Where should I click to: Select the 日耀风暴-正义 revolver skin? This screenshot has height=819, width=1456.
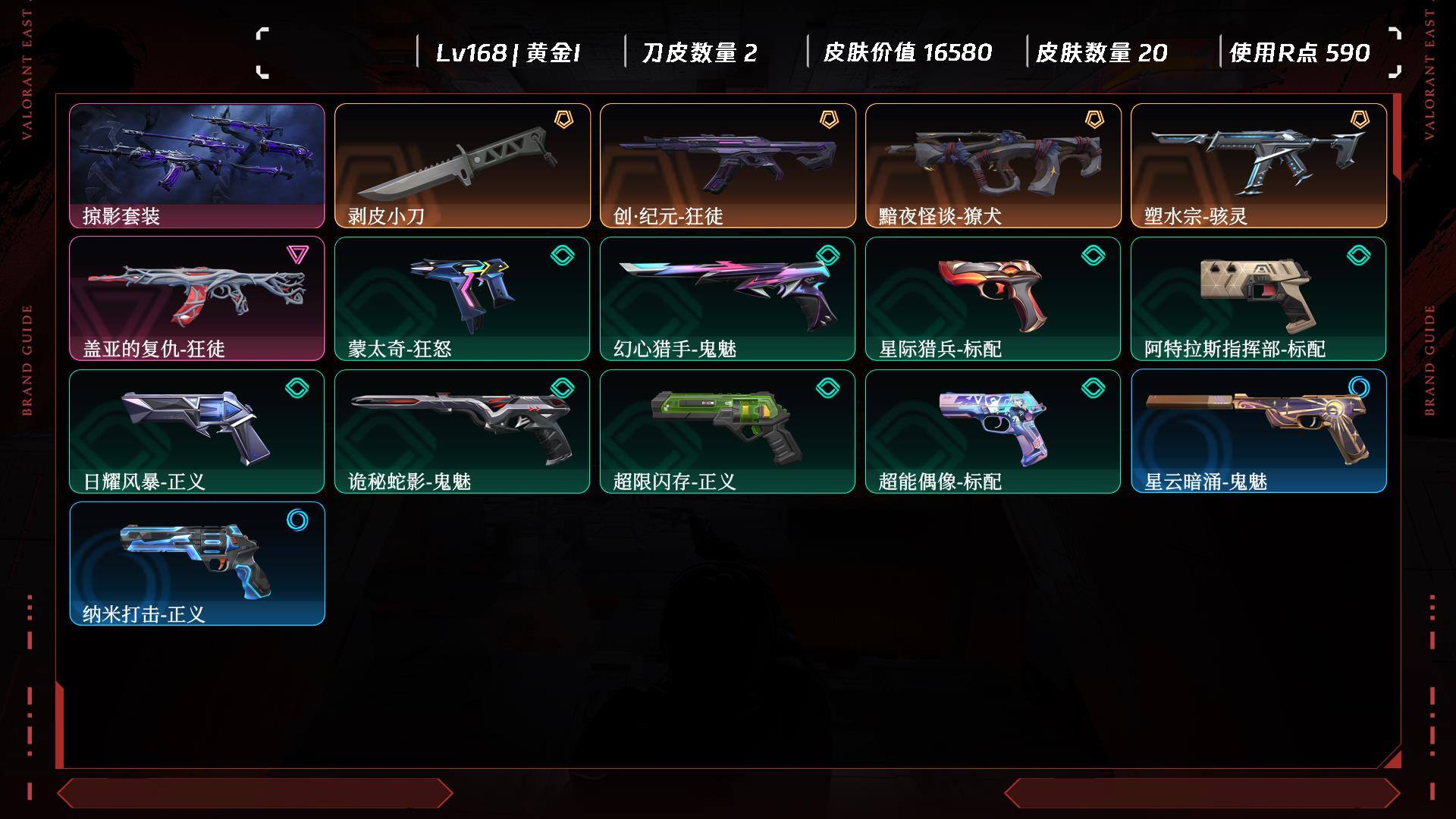pyautogui.click(x=197, y=431)
